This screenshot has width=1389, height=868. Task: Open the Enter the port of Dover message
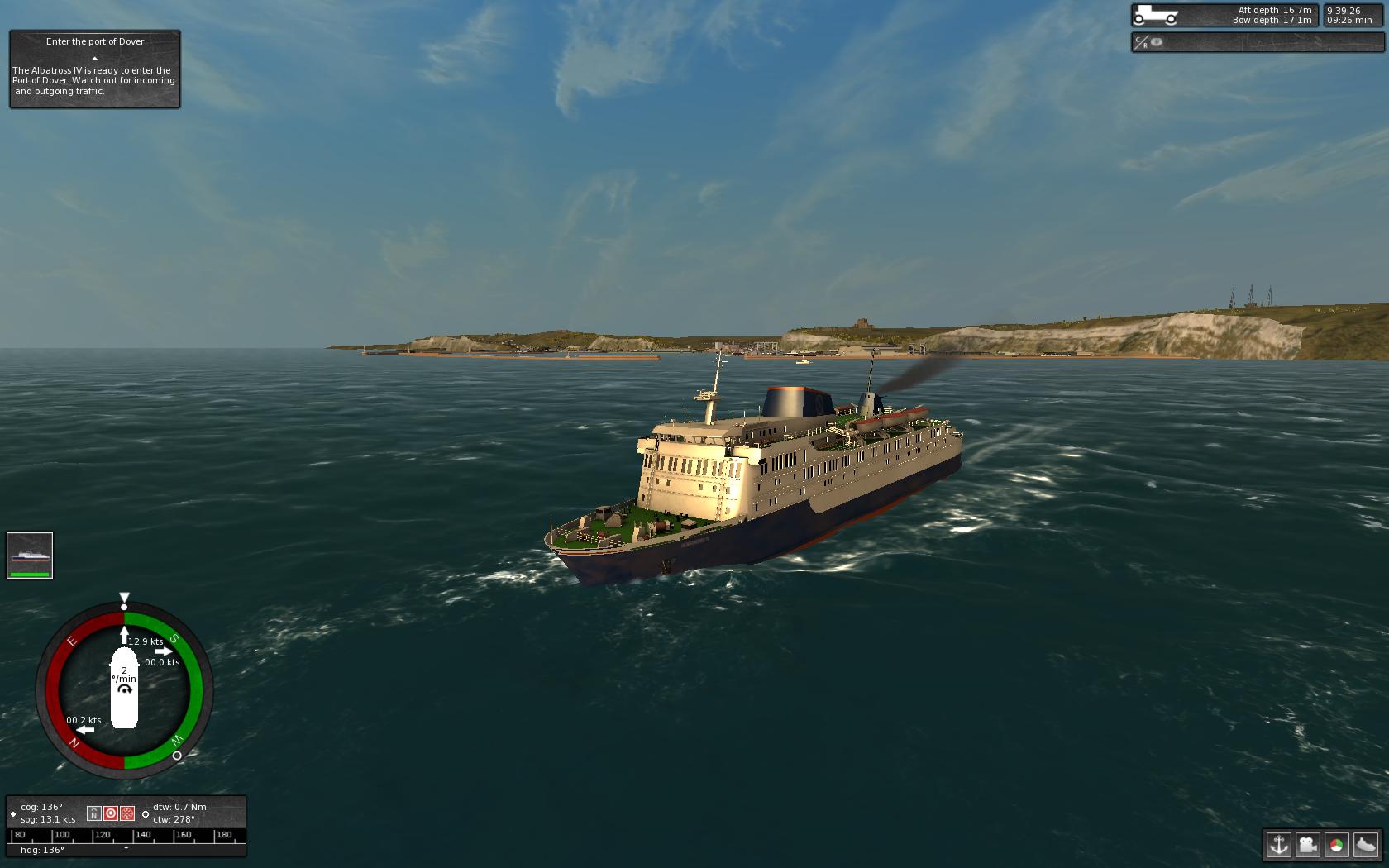[x=93, y=70]
